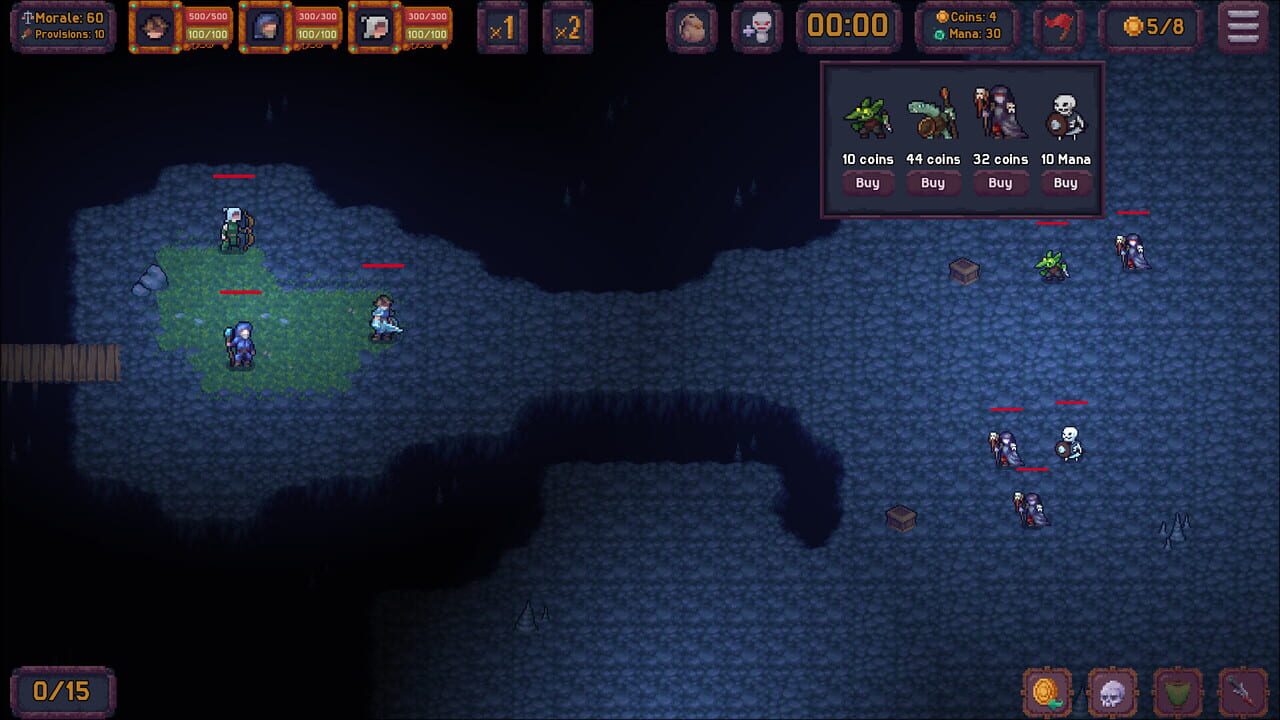Click the dagger icon in bottom toolbar
The image size is (1280, 720).
click(1244, 690)
